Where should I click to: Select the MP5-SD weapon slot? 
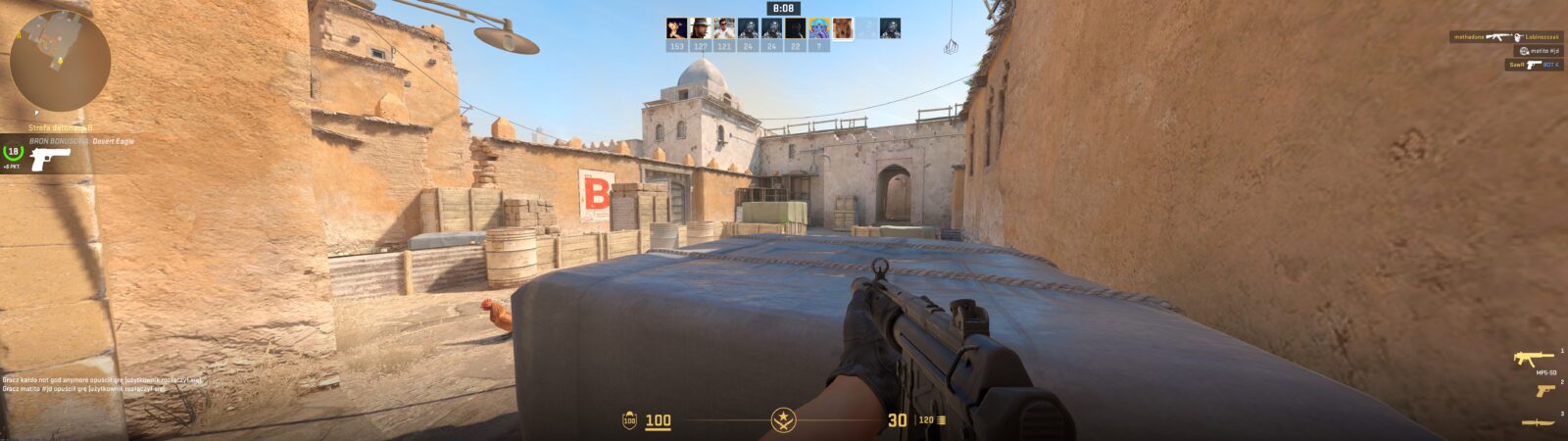[1534, 359]
